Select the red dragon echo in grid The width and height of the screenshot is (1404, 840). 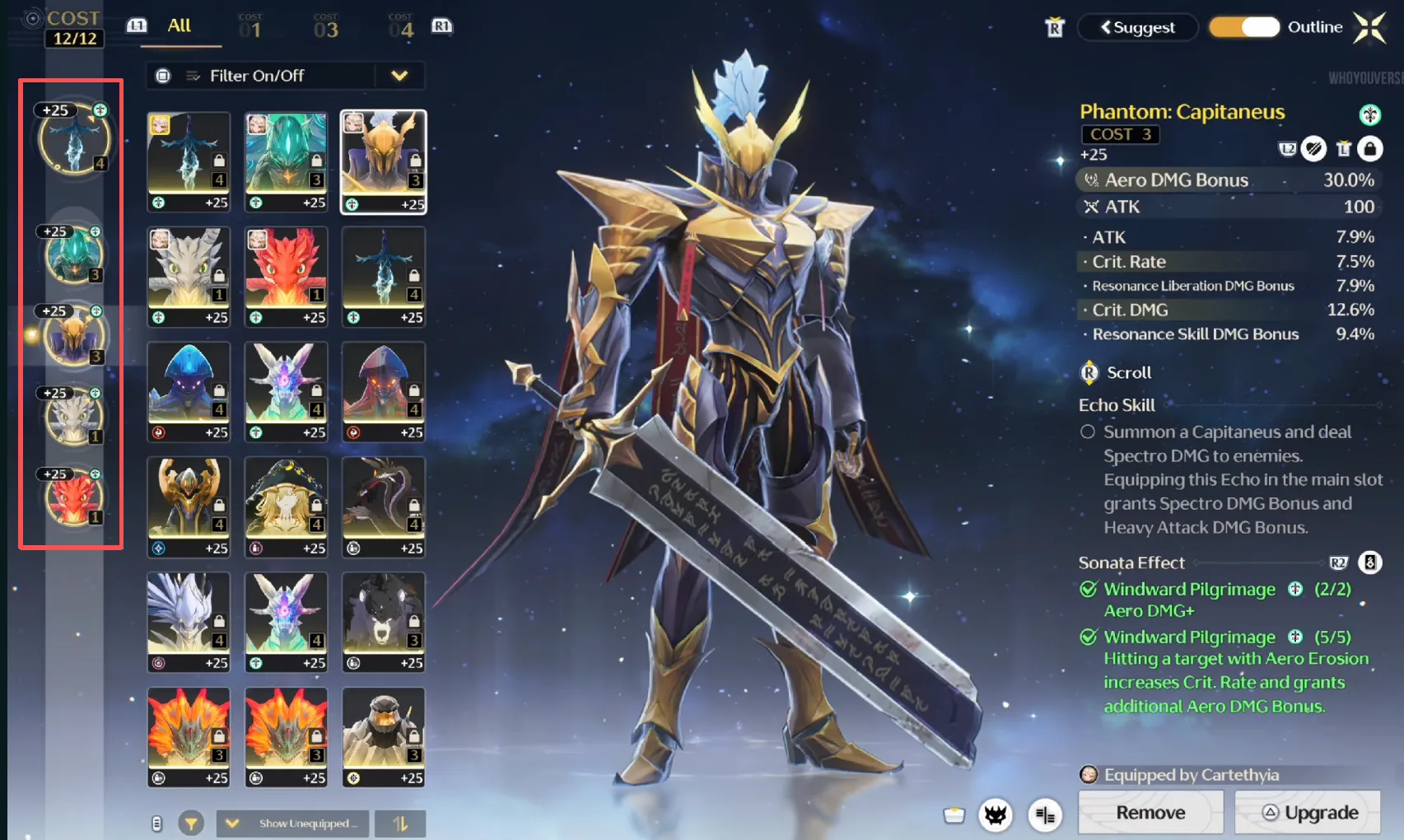click(286, 276)
